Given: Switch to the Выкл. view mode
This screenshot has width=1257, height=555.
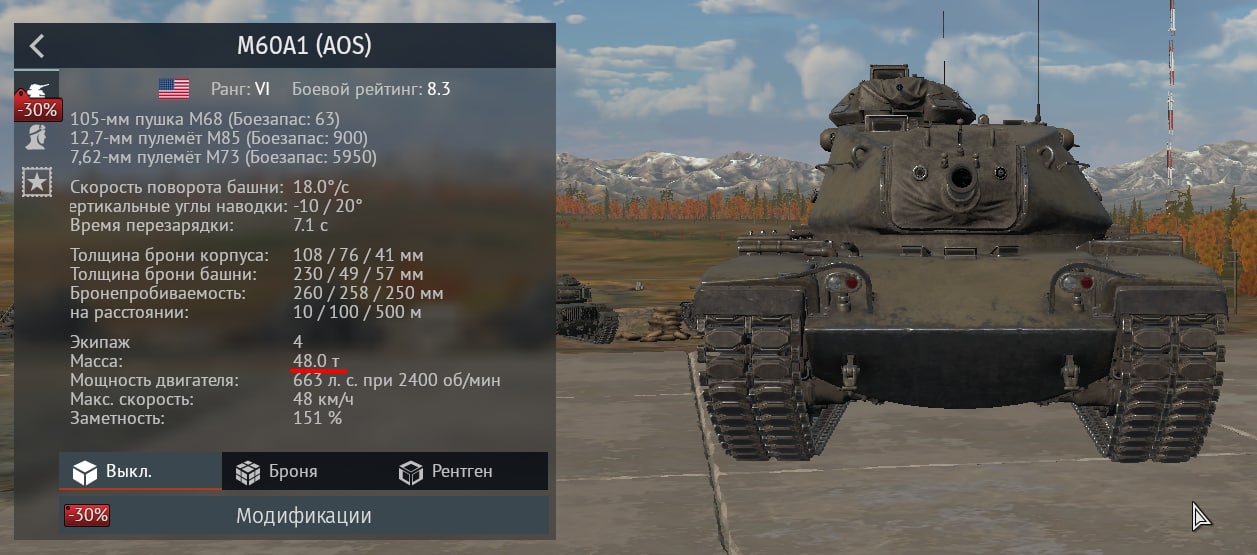Looking at the screenshot, I should pos(140,471).
